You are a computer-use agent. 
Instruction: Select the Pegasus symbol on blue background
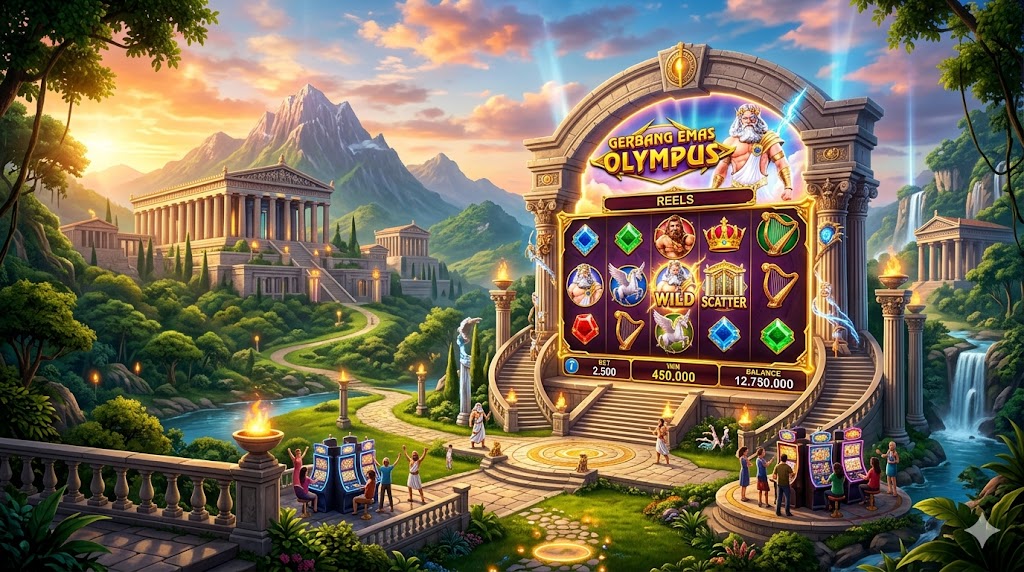click(628, 284)
